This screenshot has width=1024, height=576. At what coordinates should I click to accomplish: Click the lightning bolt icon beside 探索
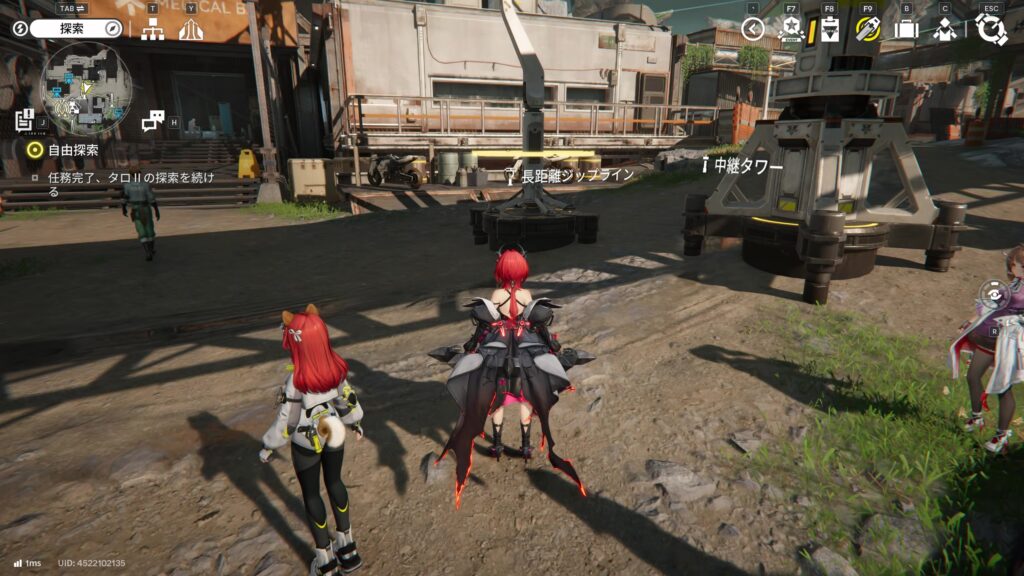pyautogui.click(x=20, y=29)
